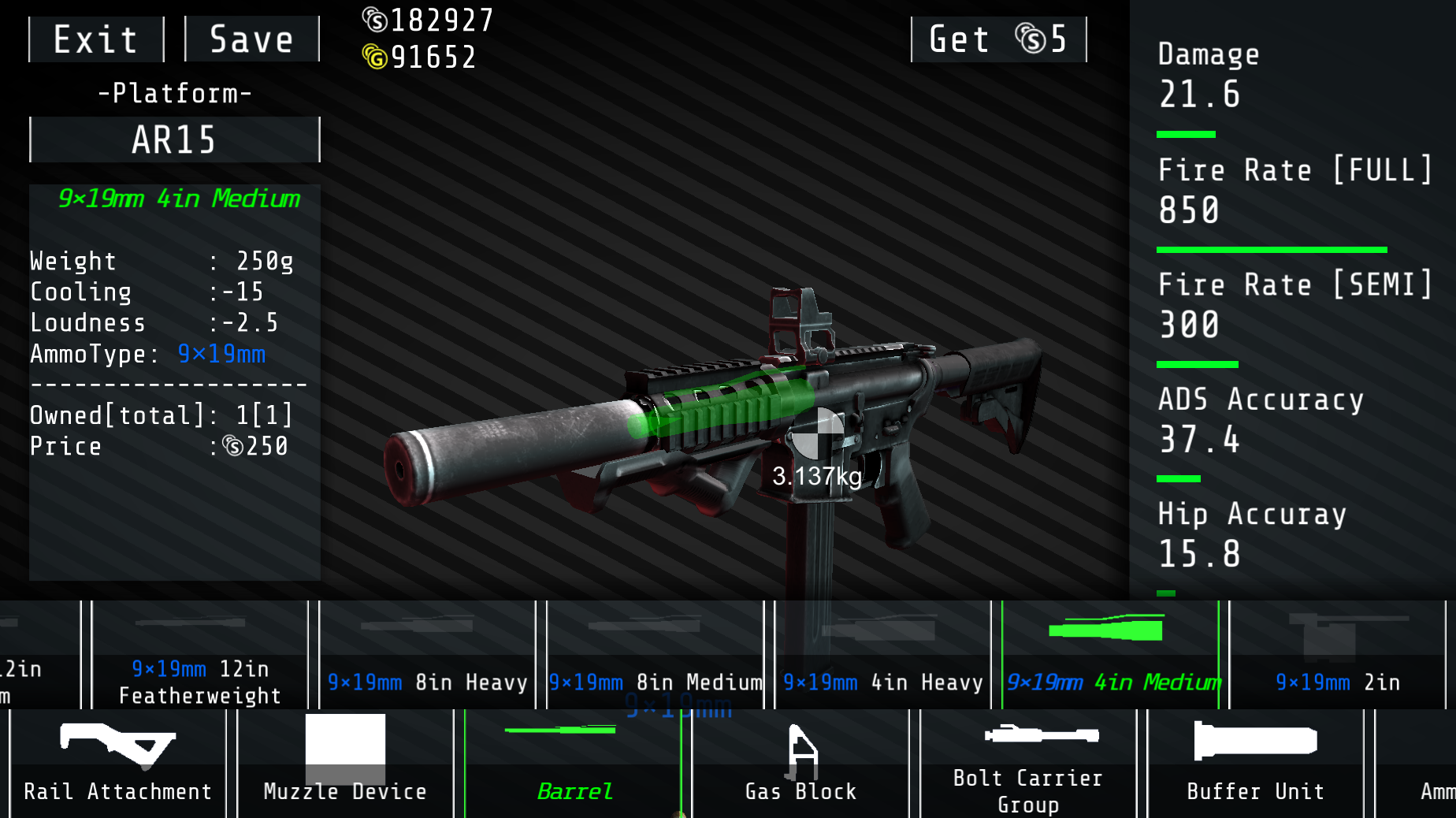Select the Rail Attachment category icon
1456x818 pixels.
coord(117,760)
